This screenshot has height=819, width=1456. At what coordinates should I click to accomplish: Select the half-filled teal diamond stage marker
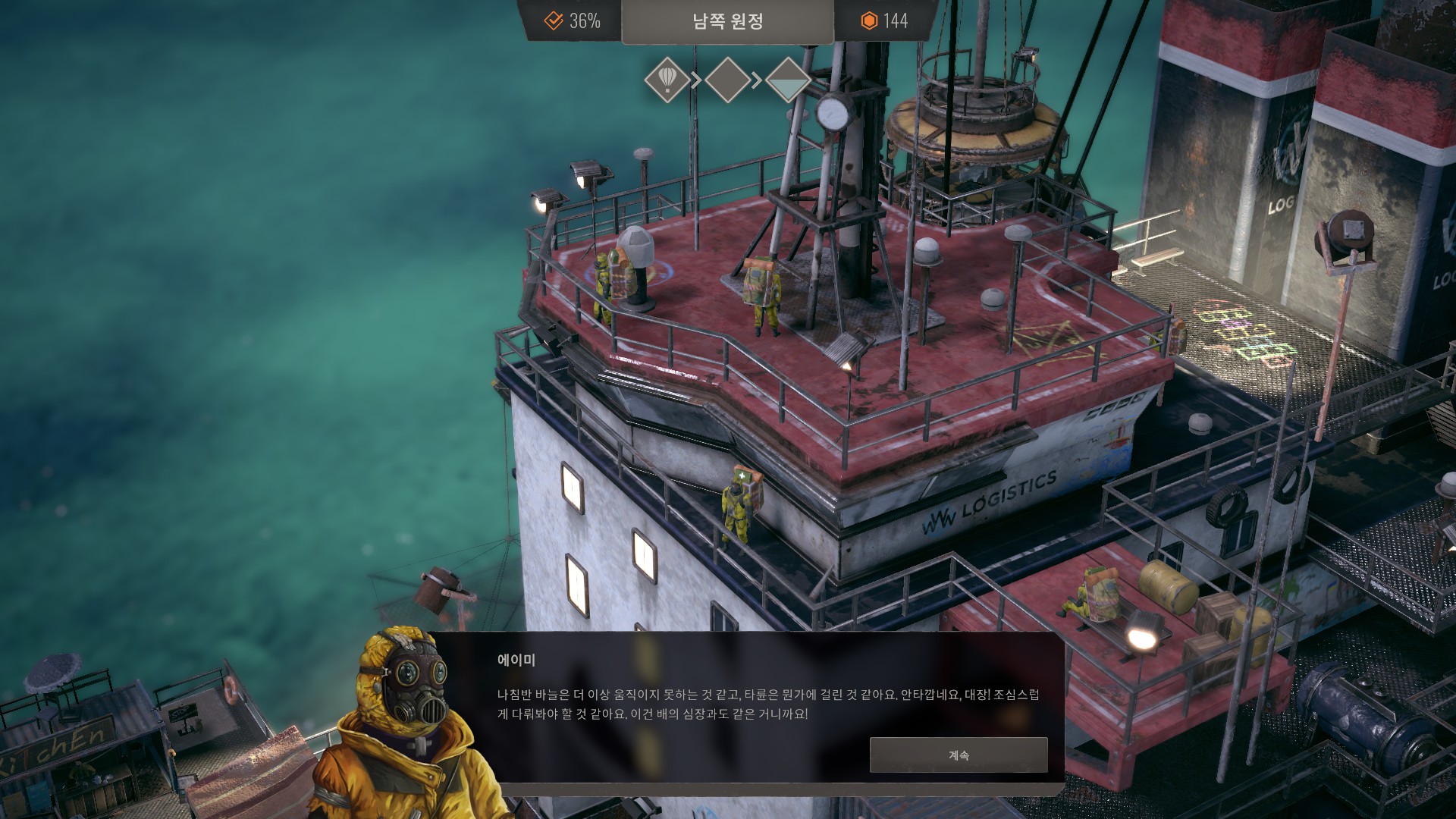(788, 80)
